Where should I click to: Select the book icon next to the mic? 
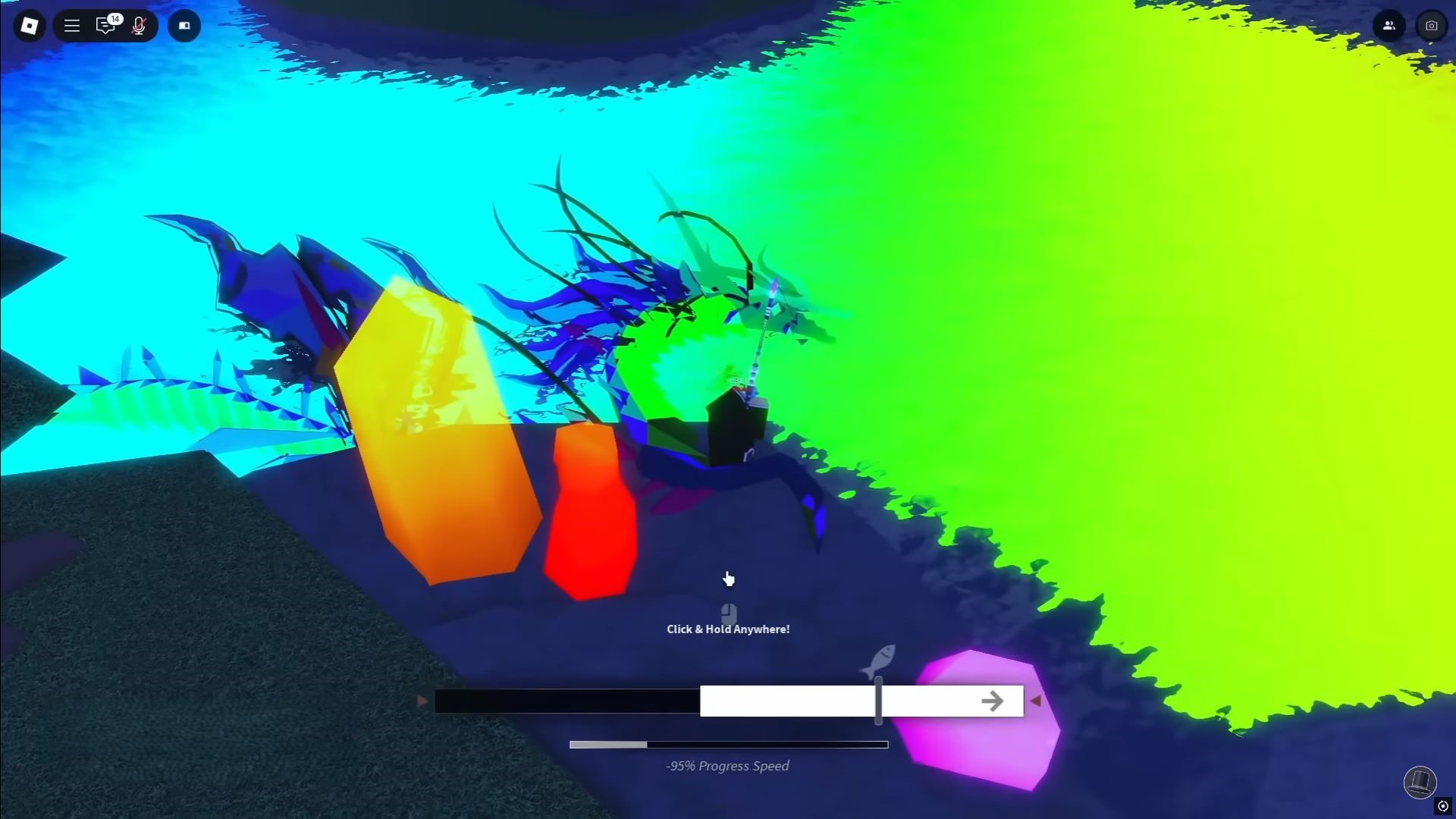(x=184, y=25)
